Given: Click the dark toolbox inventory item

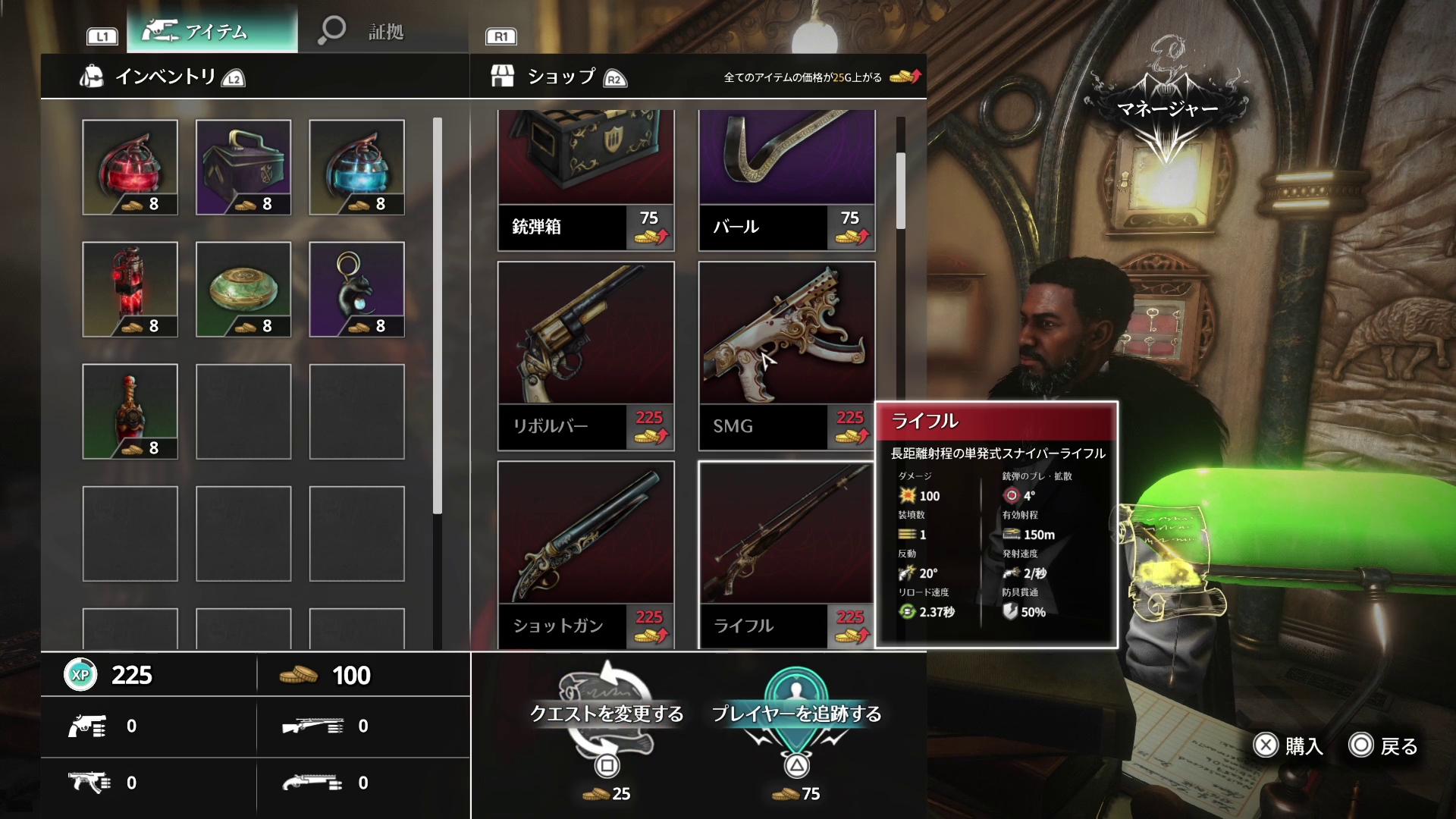Looking at the screenshot, I should (x=243, y=167).
